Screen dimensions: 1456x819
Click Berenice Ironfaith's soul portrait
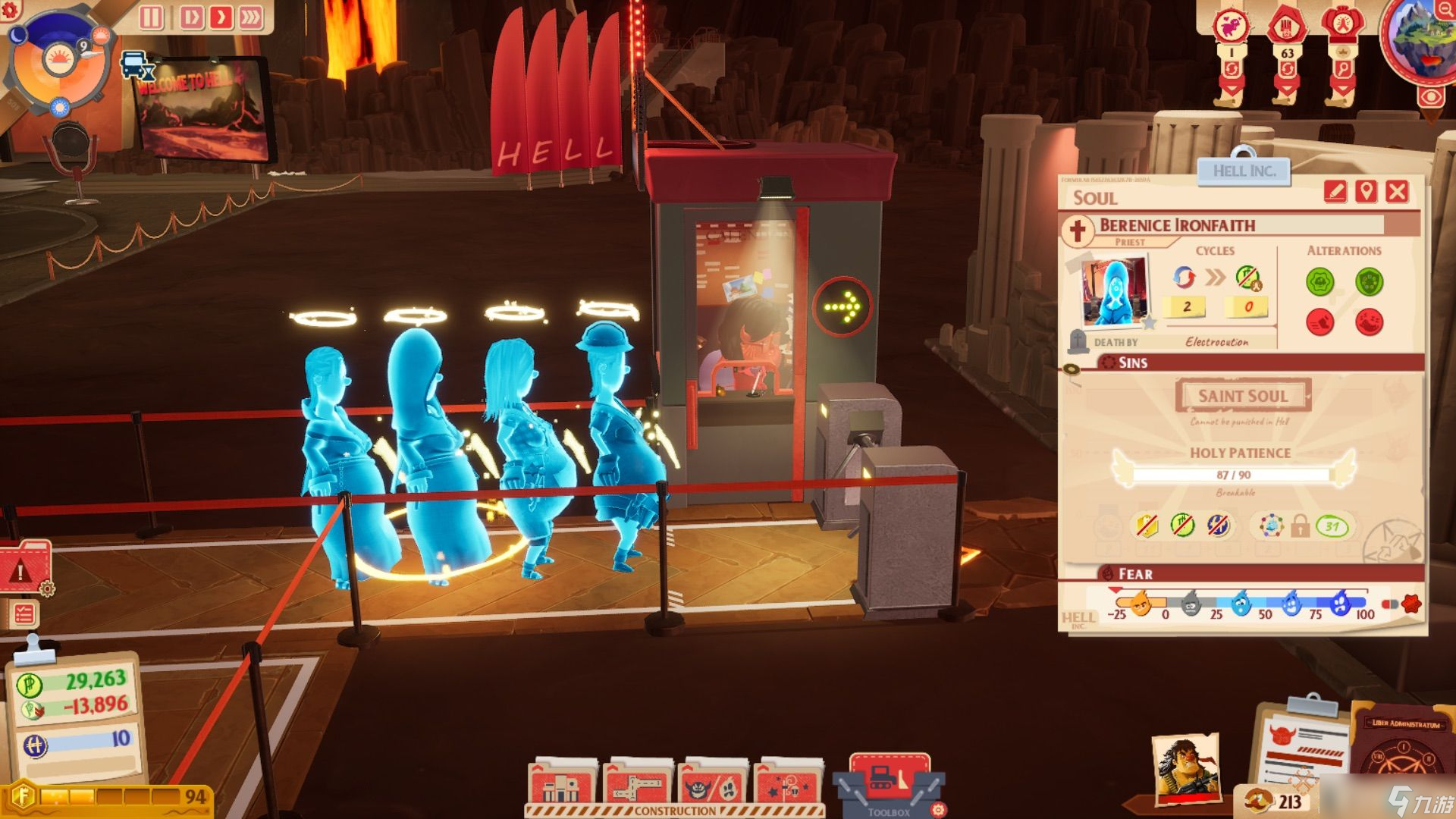tap(1113, 292)
